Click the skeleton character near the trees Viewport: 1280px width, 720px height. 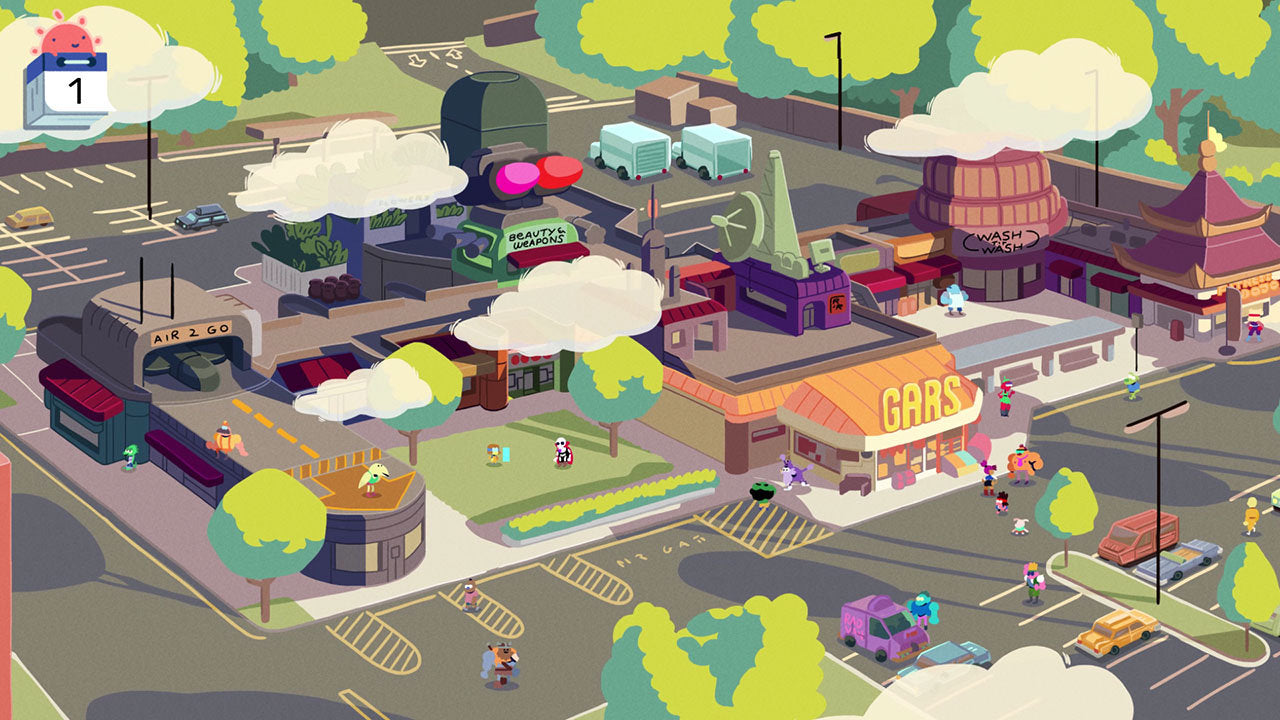tap(562, 452)
